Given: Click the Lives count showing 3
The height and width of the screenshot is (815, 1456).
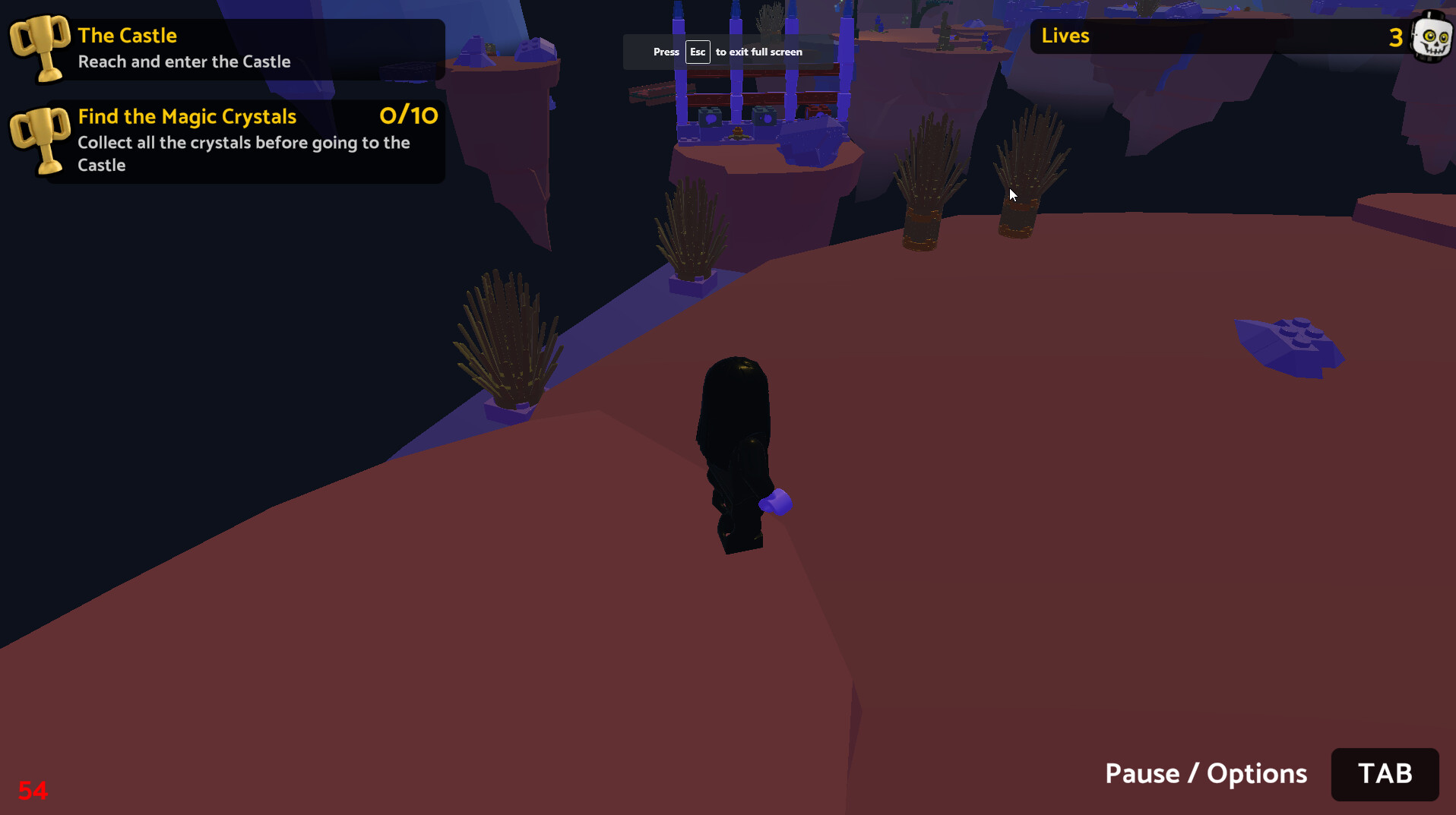Looking at the screenshot, I should click(x=1397, y=35).
